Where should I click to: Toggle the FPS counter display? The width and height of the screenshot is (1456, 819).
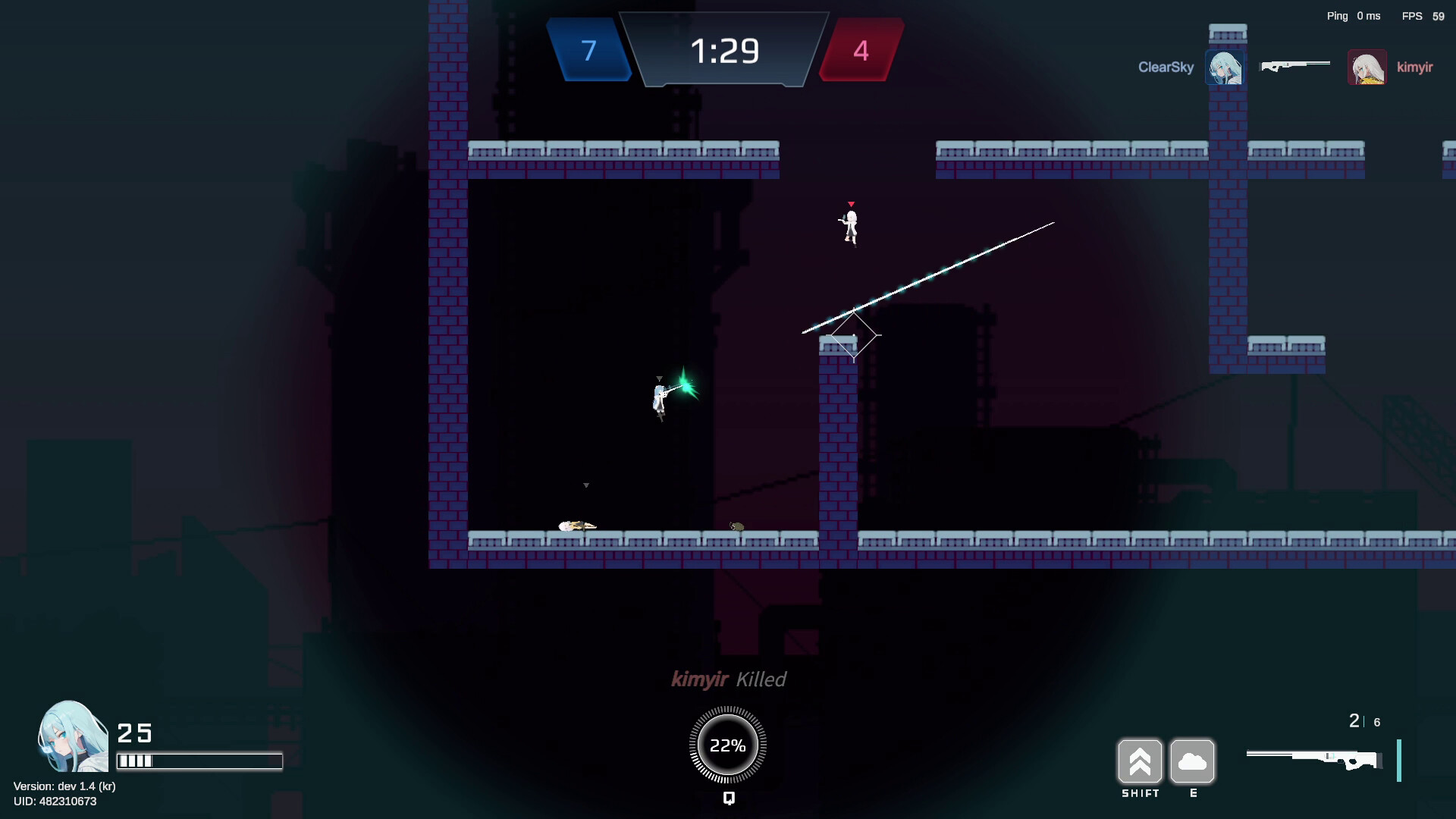pyautogui.click(x=1423, y=15)
